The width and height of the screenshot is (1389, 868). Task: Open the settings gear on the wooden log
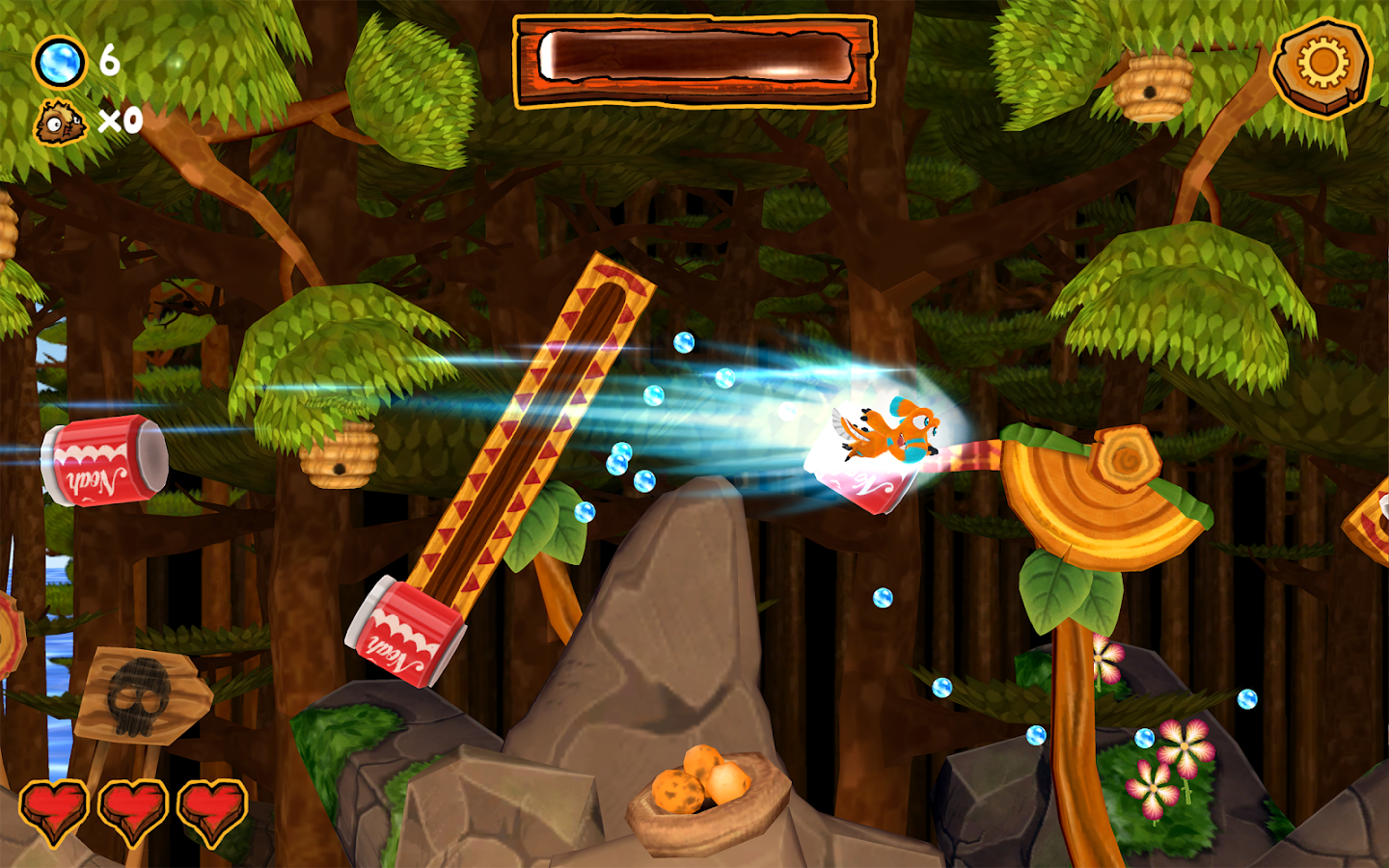point(1319,65)
